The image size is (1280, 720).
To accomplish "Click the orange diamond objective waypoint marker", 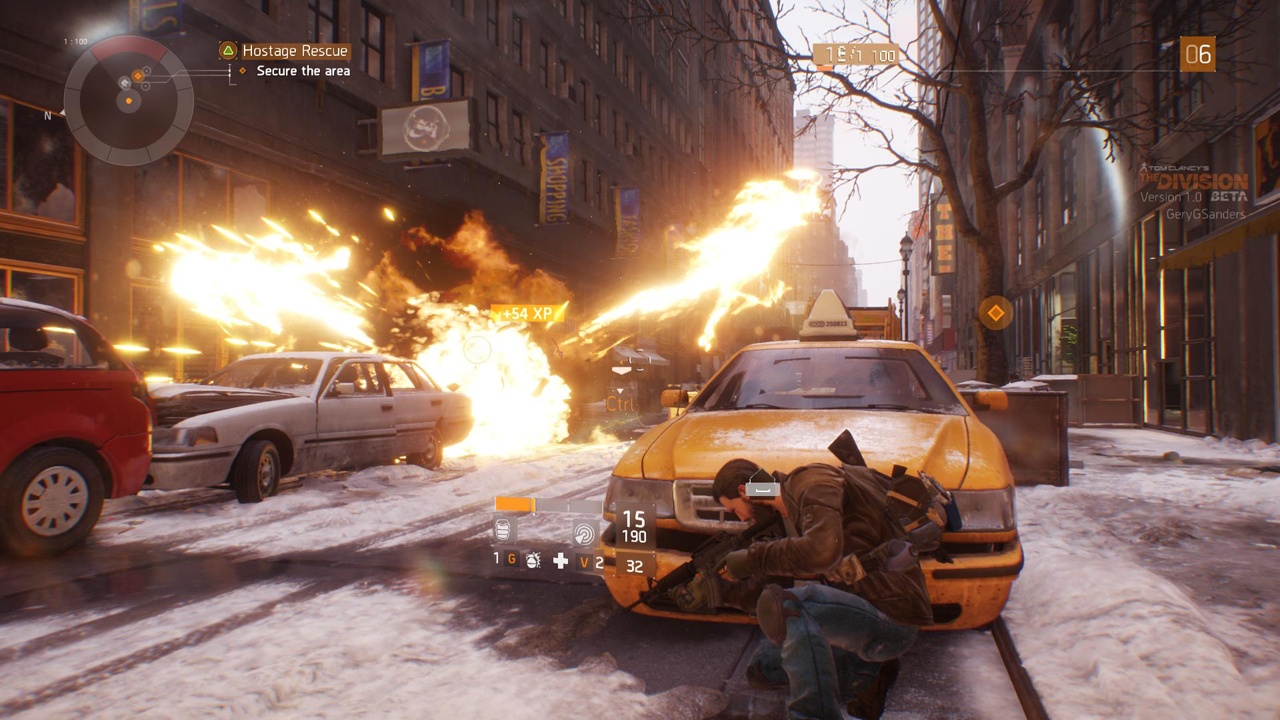I will (995, 313).
